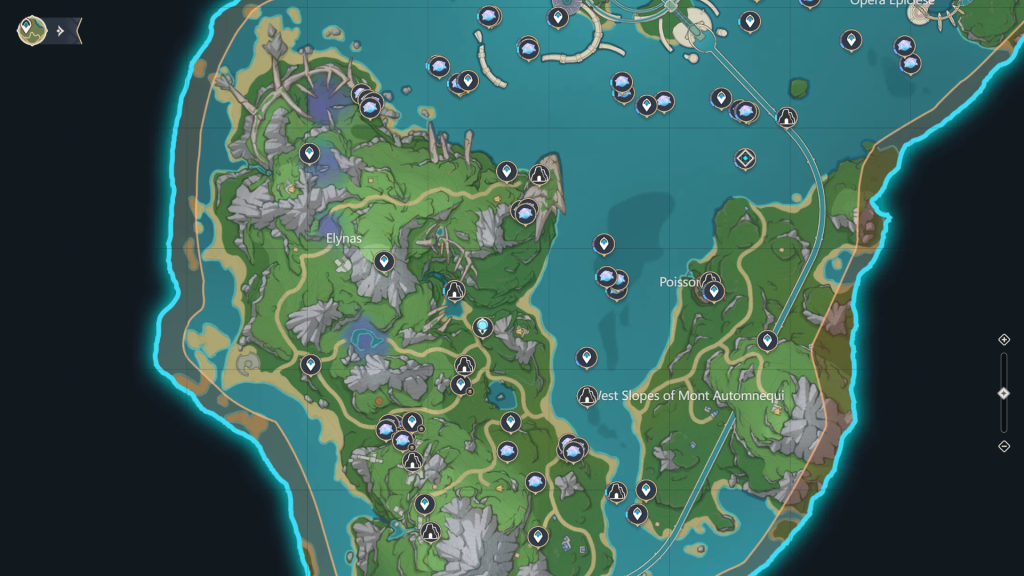Select the teleport waypoint below Elynas label
The image size is (1024, 576).
[383, 261]
